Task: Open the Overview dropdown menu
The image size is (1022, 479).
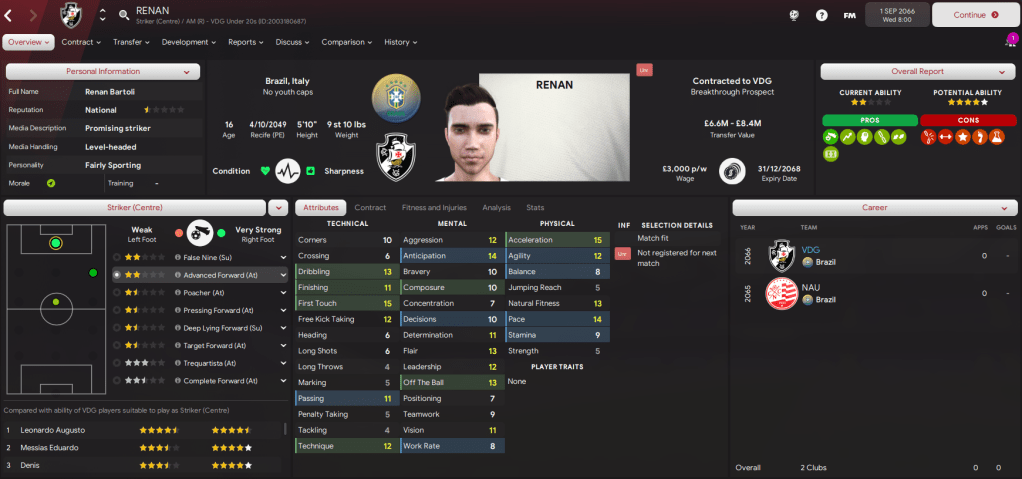Action: click(27, 42)
